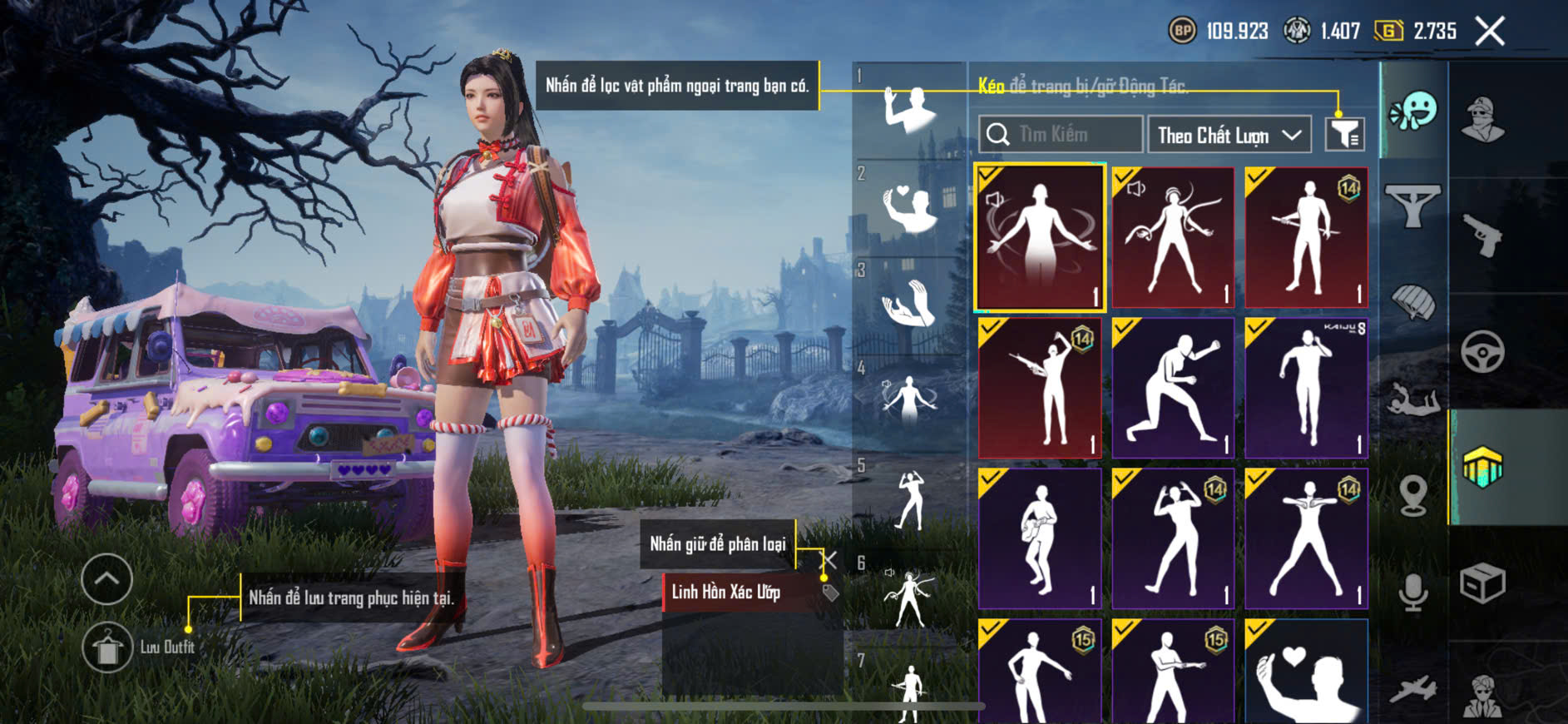
Task: Select the guitar-playing emote tile
Action: [x=1040, y=538]
